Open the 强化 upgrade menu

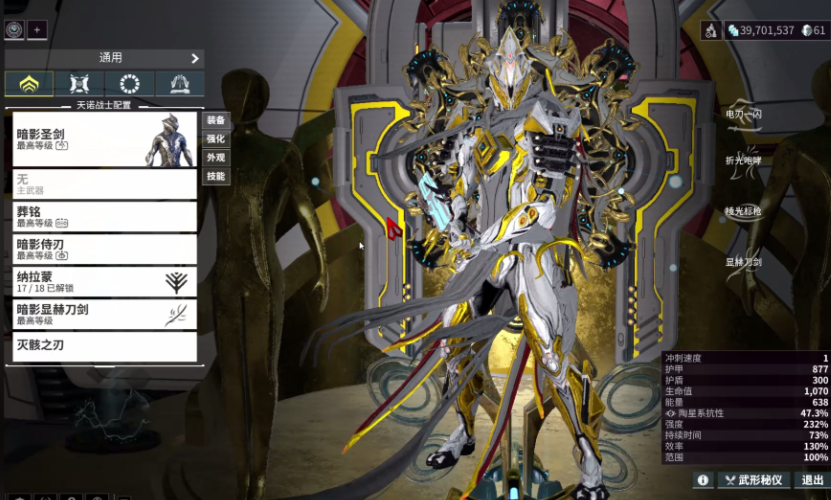(216, 139)
